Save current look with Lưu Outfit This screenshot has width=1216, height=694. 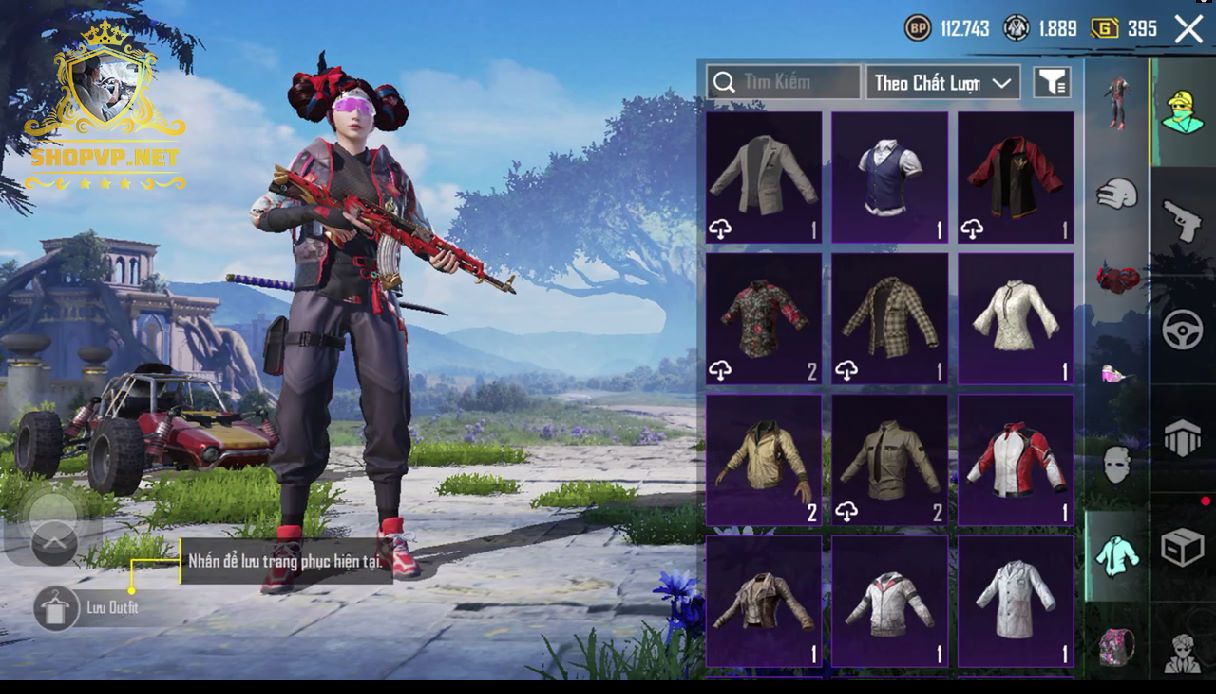point(56,607)
